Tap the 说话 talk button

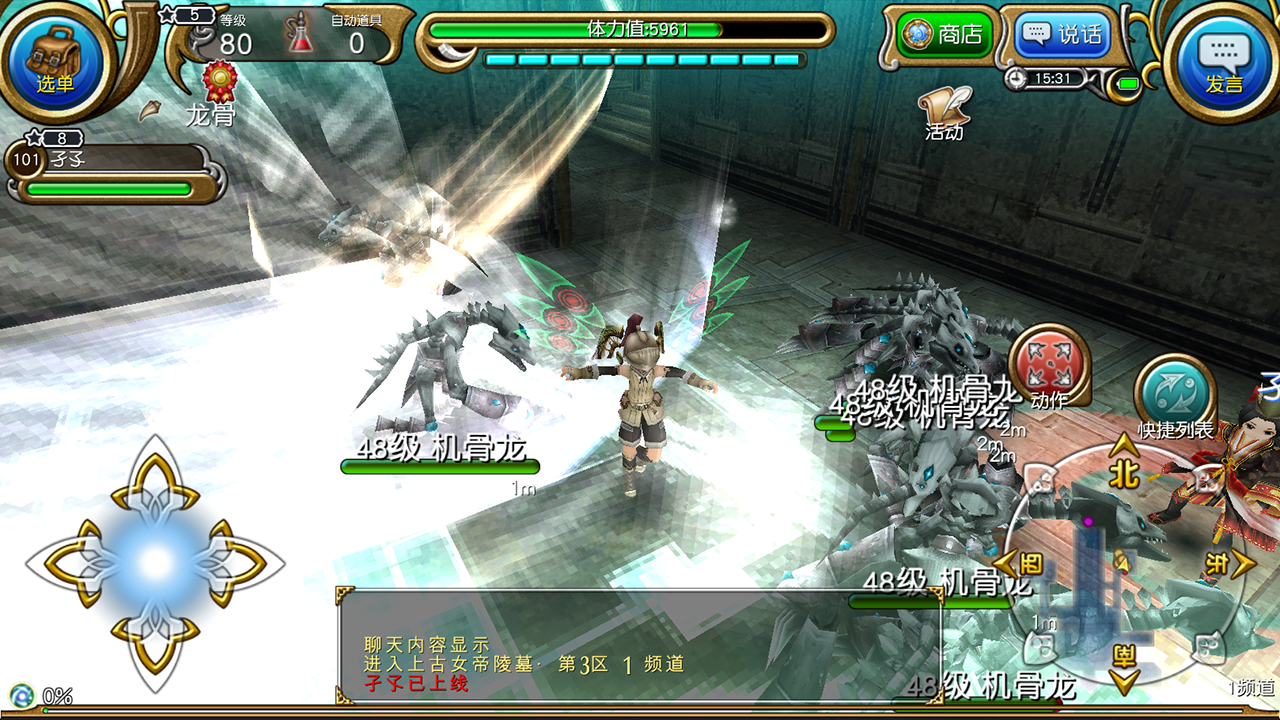click(x=1061, y=35)
